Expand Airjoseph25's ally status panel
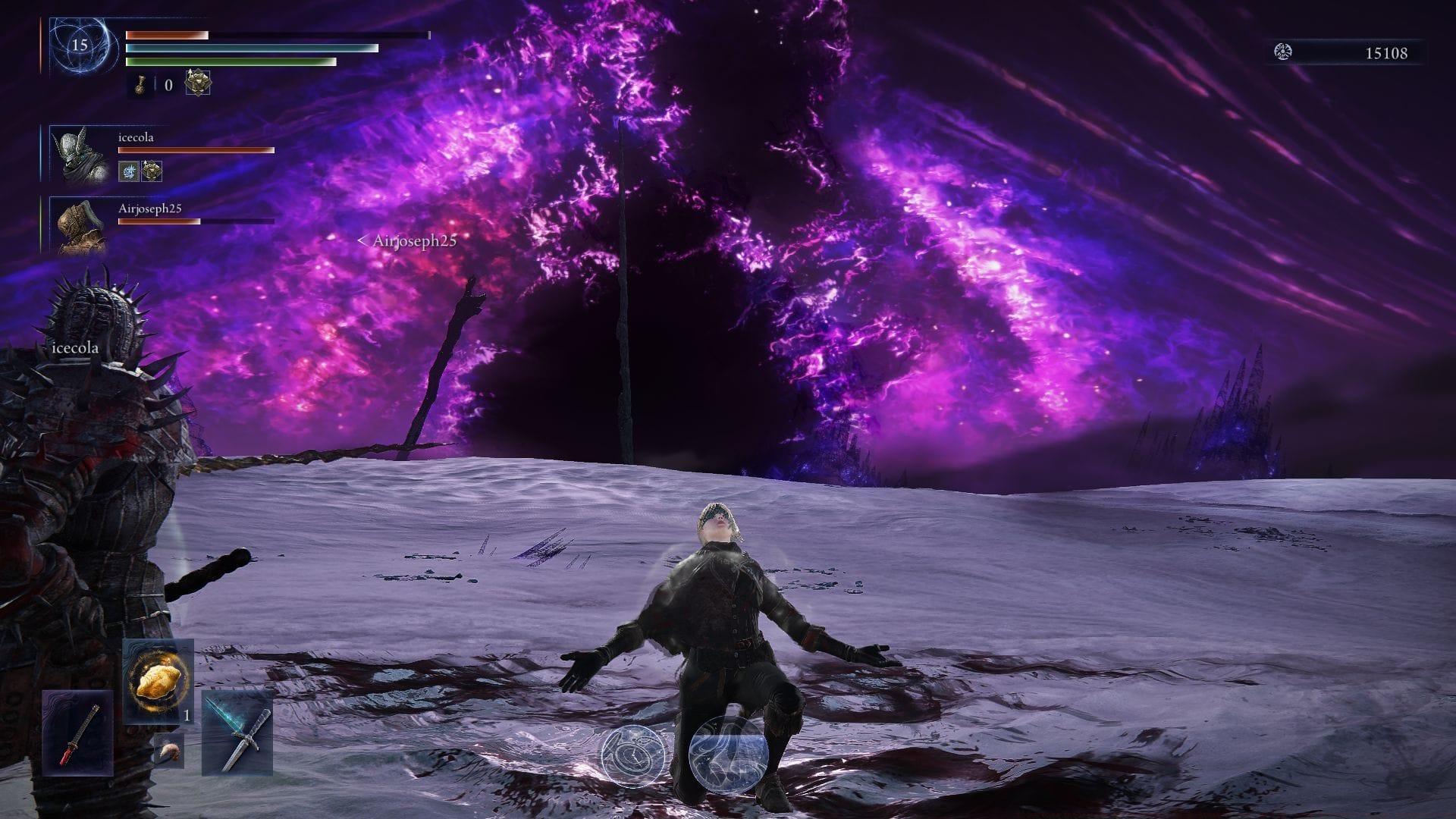This screenshot has height=819, width=1456. [149, 209]
